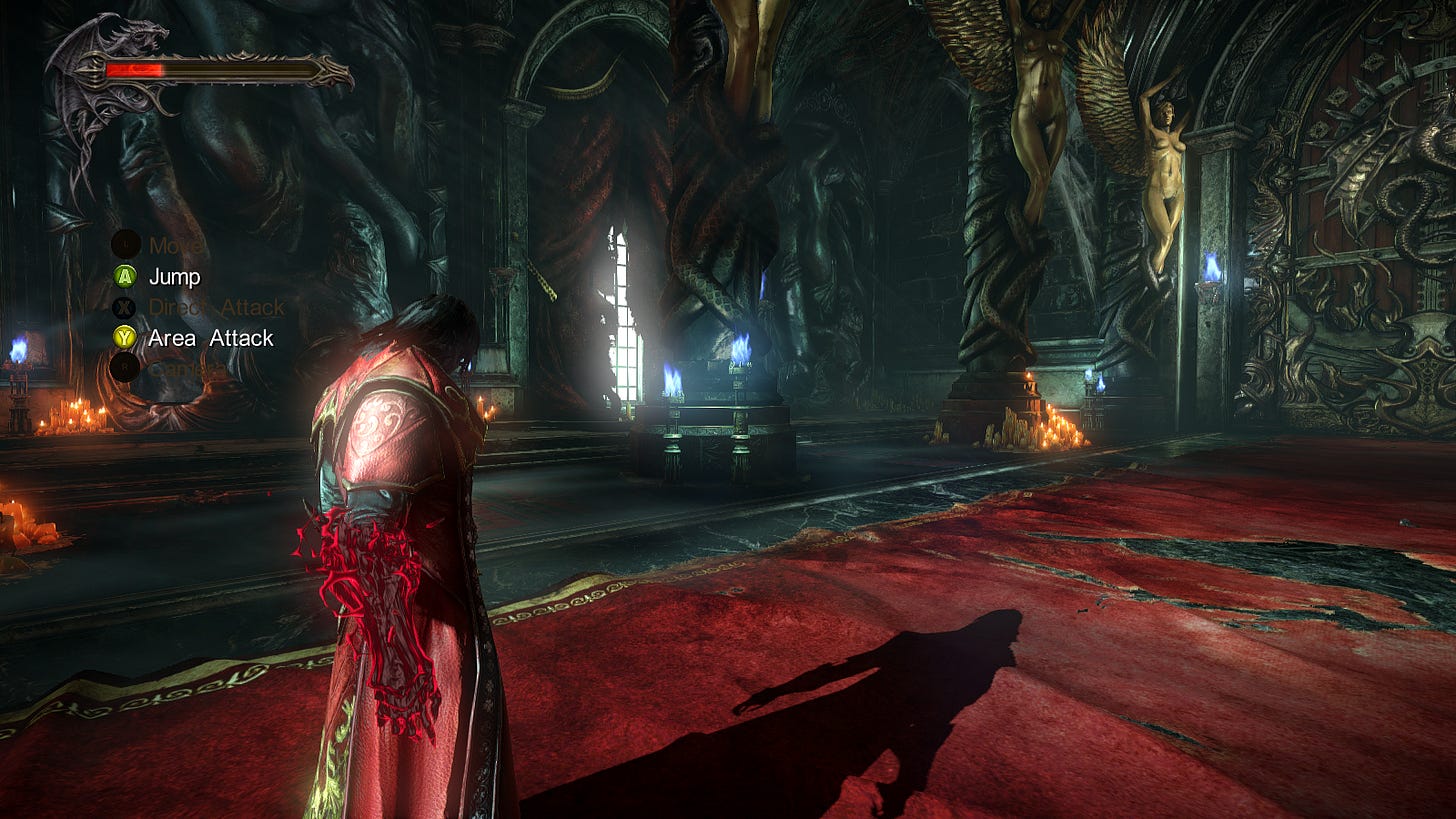Click the red fill of the health bar
Viewport: 1456px width, 819px height.
(135, 70)
